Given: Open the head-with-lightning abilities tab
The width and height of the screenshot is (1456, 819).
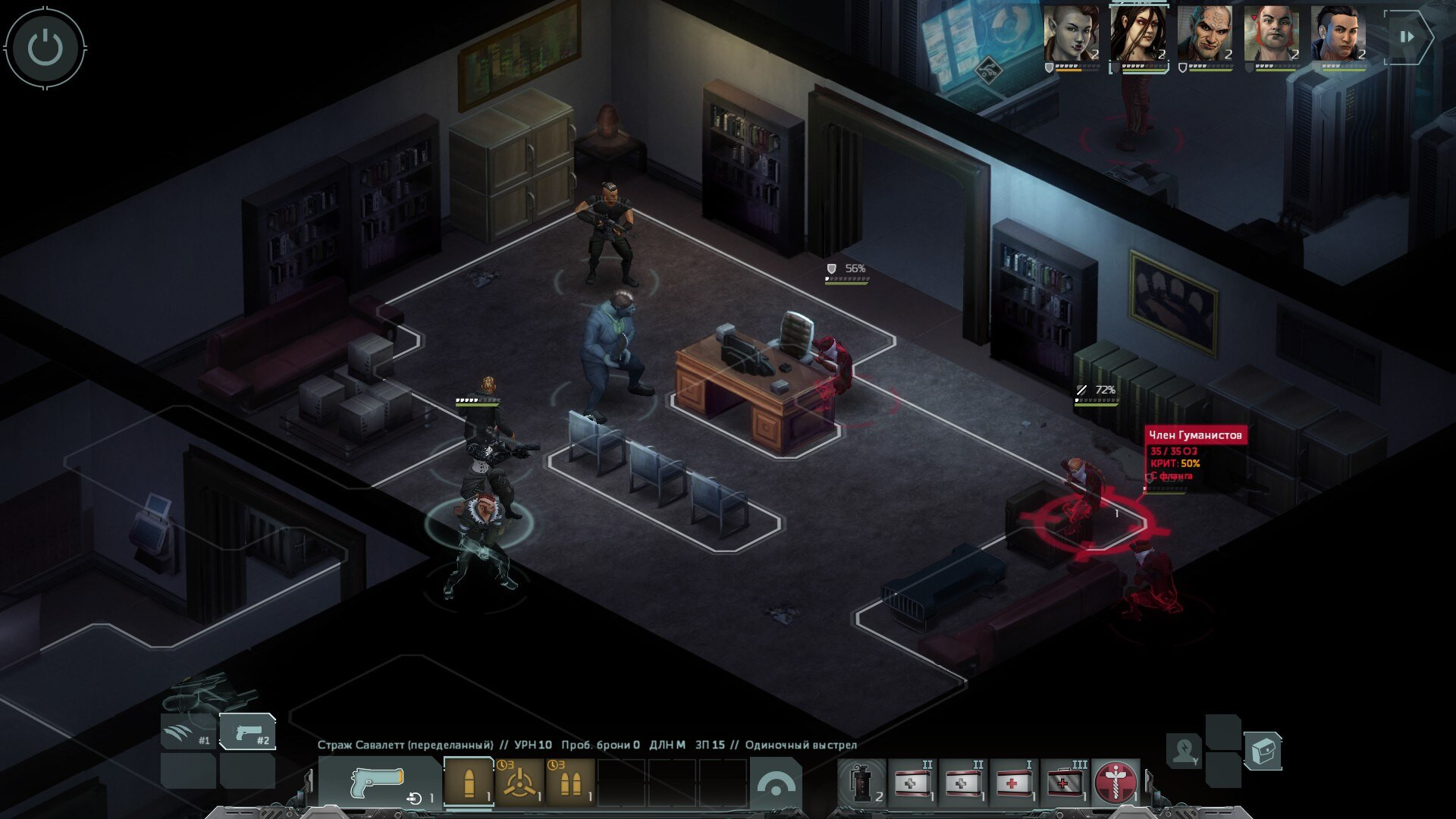Looking at the screenshot, I should click(x=1184, y=750).
